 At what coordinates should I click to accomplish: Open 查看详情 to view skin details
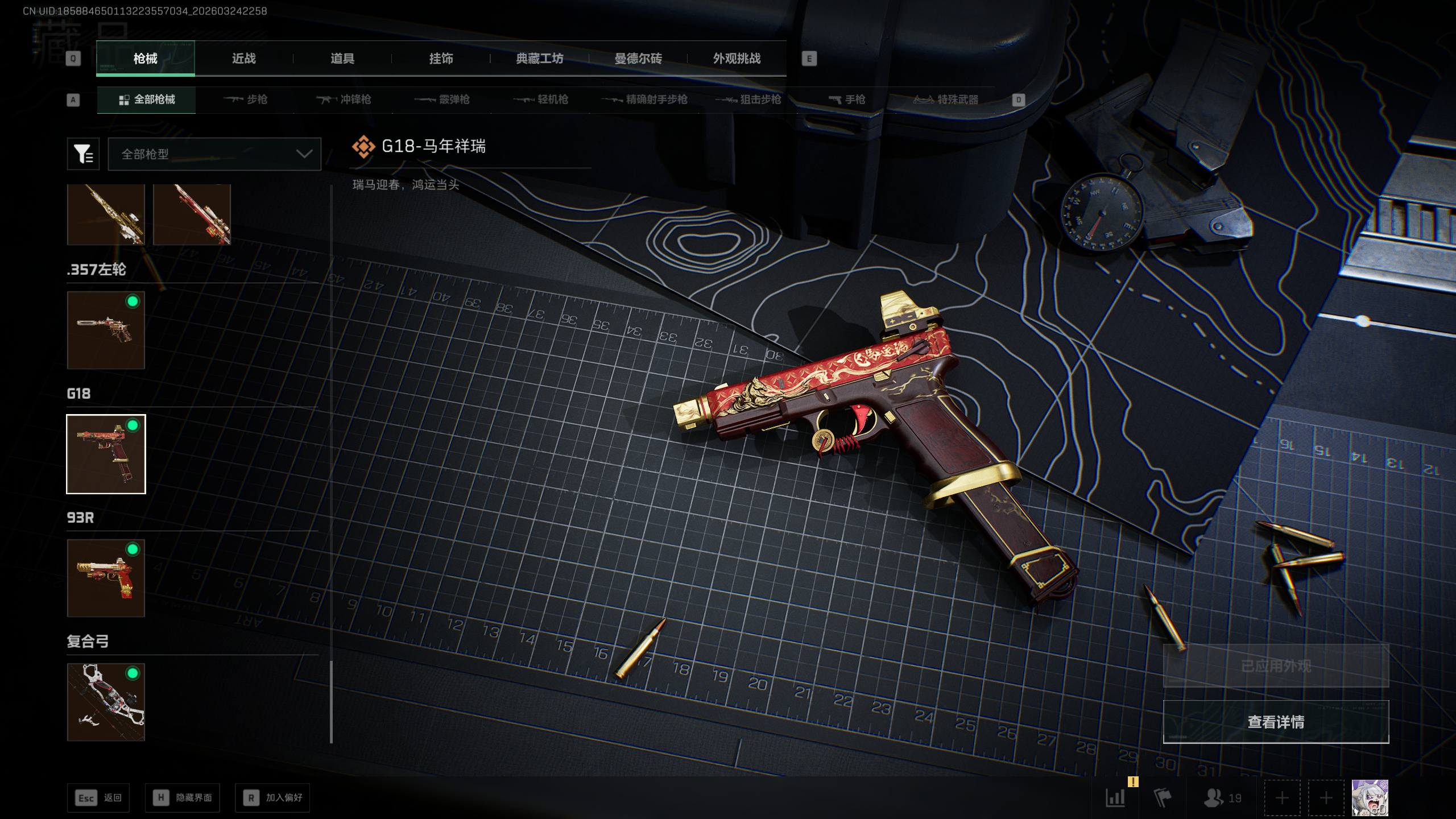pyautogui.click(x=1276, y=722)
